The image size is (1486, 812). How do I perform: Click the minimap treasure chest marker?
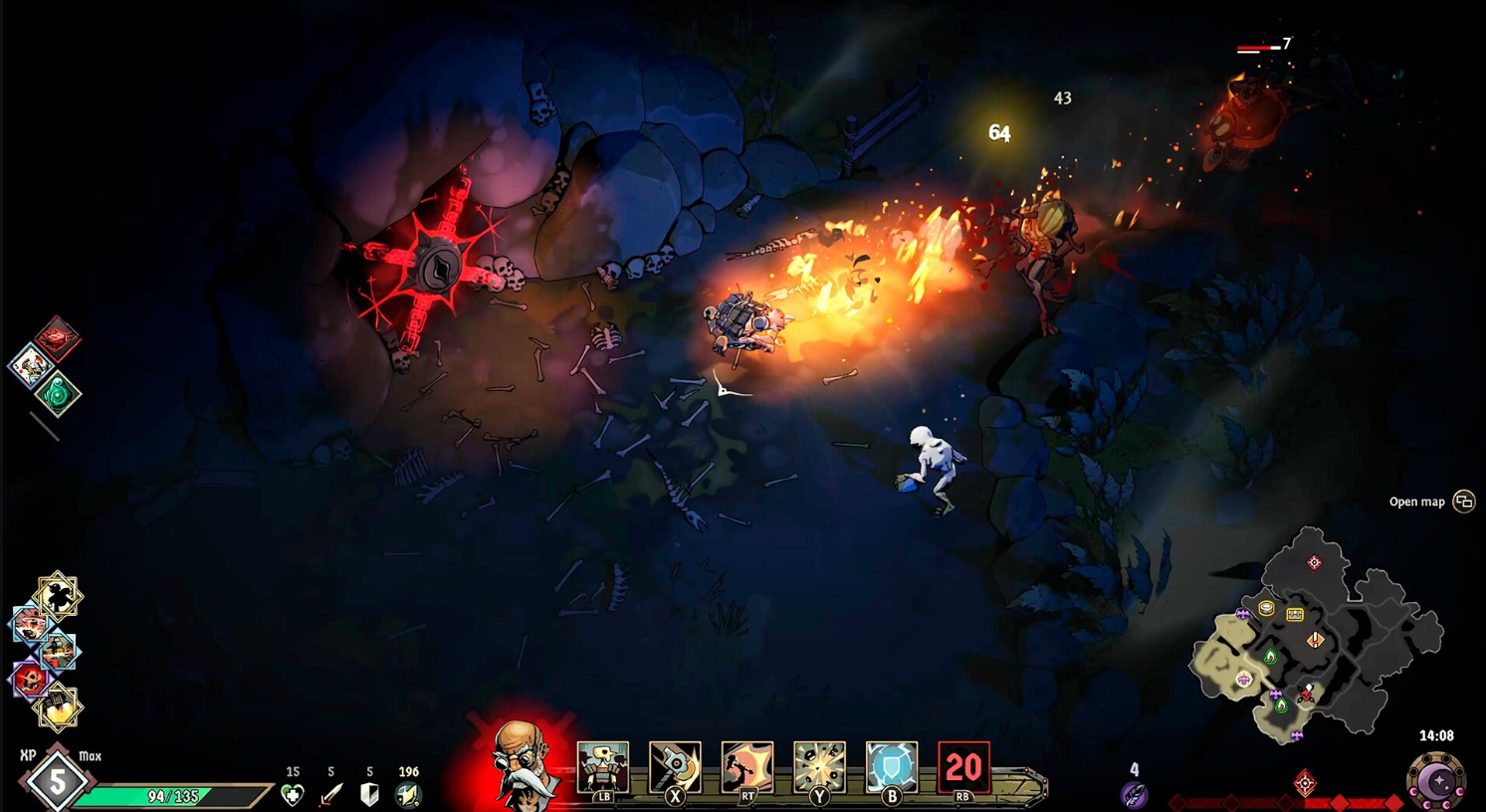tap(1295, 615)
